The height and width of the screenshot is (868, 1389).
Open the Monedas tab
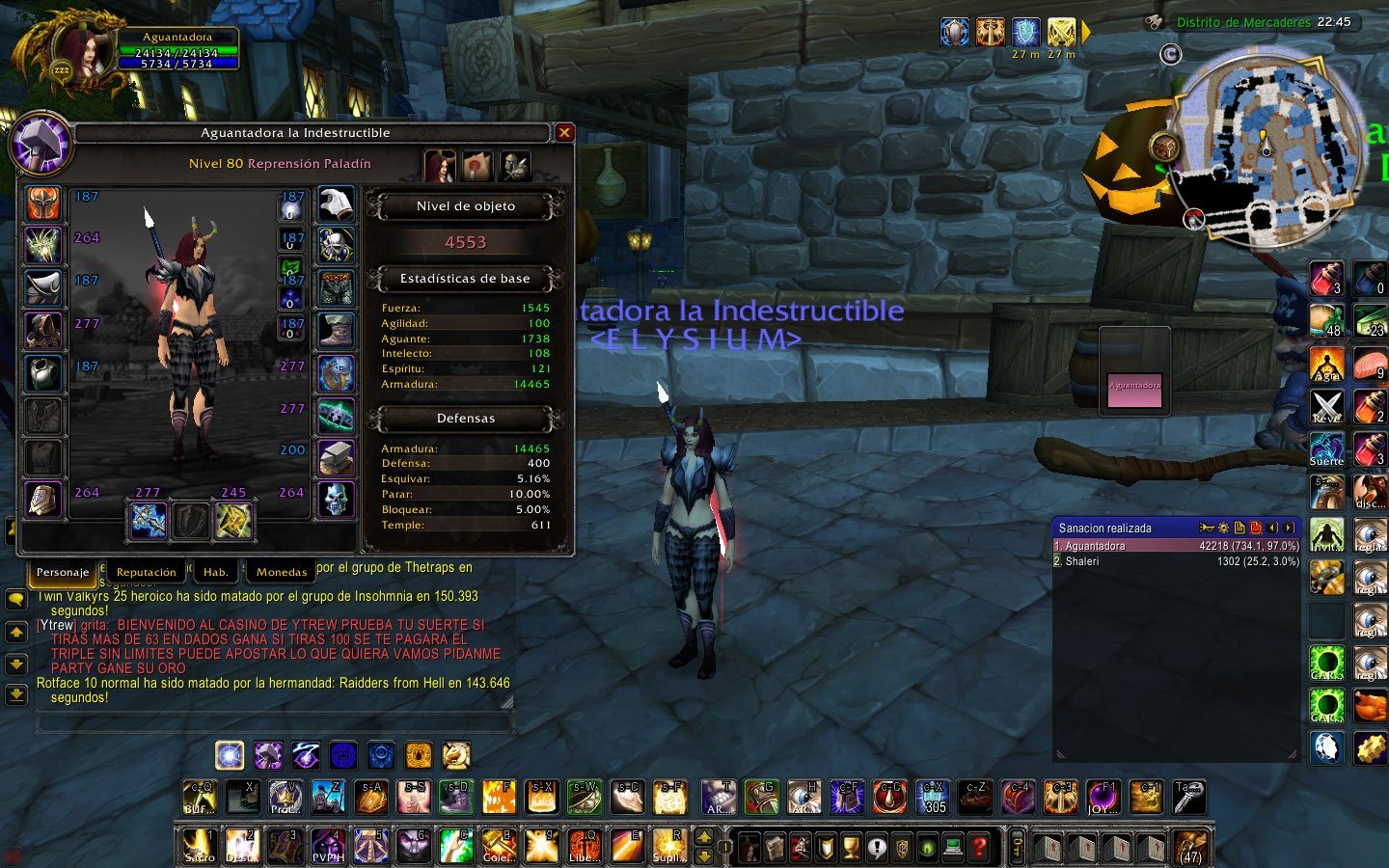coord(281,572)
